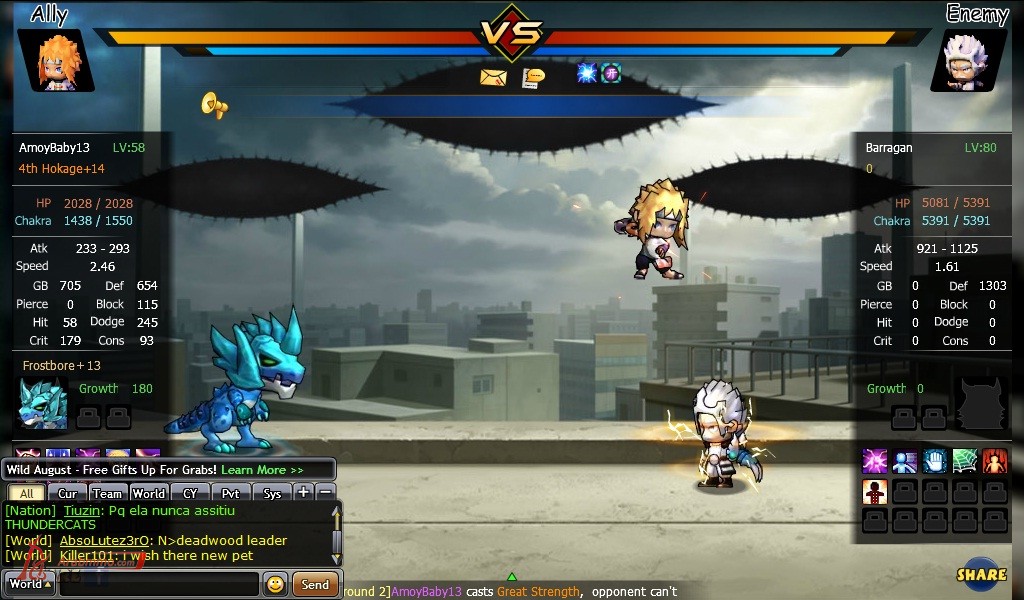Image resolution: width=1024 pixels, height=600 pixels.
Task: Open the chat log note icon
Action: 534,77
